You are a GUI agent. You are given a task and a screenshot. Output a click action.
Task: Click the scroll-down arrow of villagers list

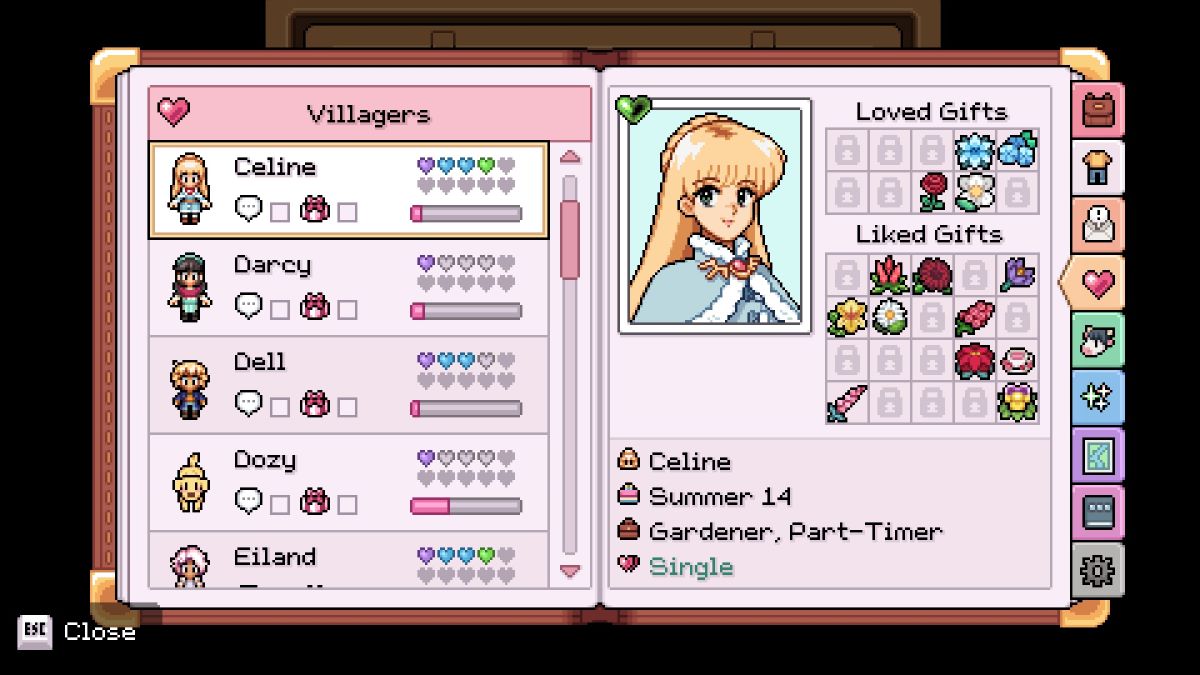[x=570, y=571]
